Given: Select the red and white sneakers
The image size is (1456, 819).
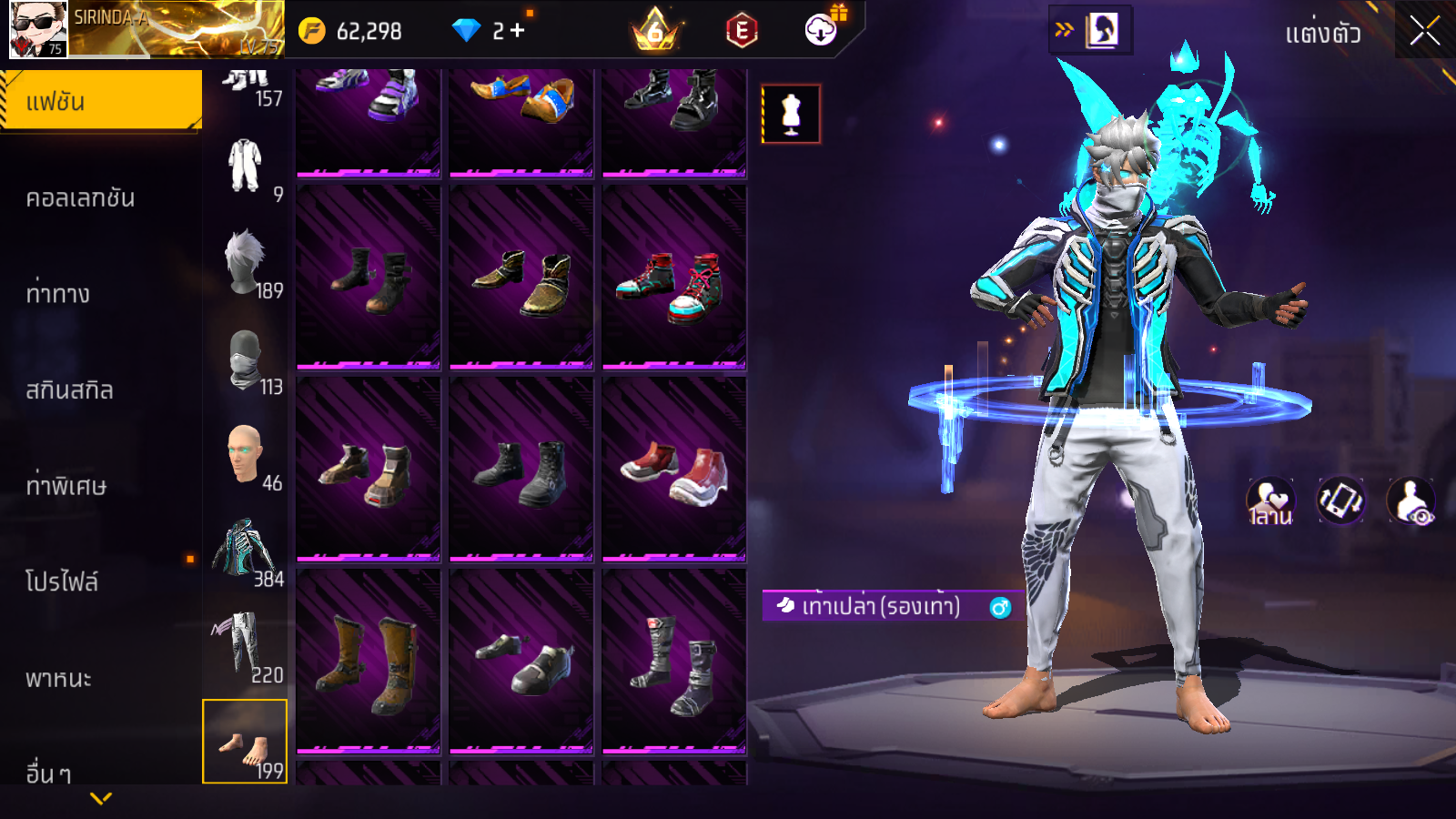Looking at the screenshot, I should click(674, 470).
